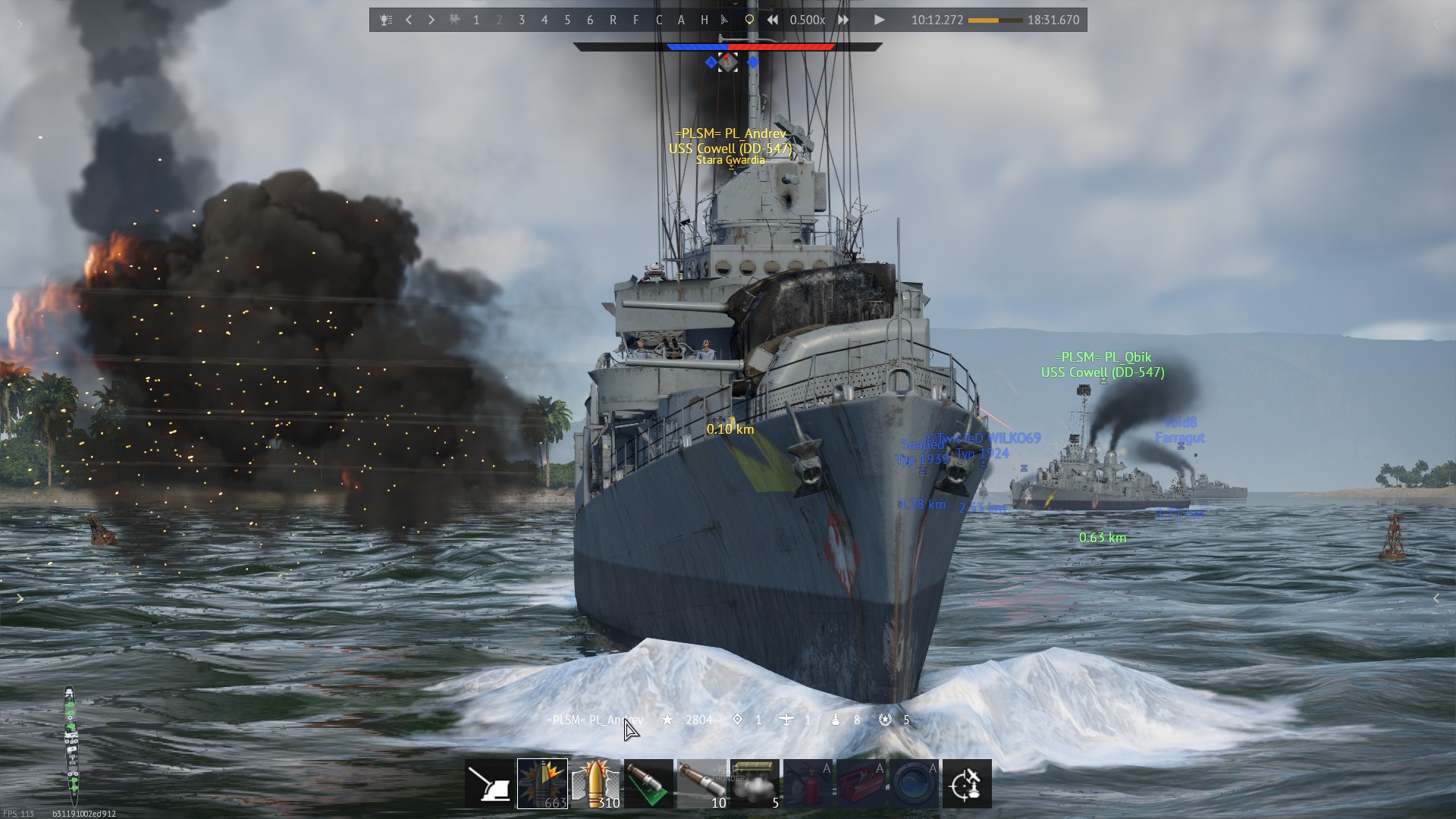Select camera preset 6
The width and height of the screenshot is (1456, 819).
(590, 20)
